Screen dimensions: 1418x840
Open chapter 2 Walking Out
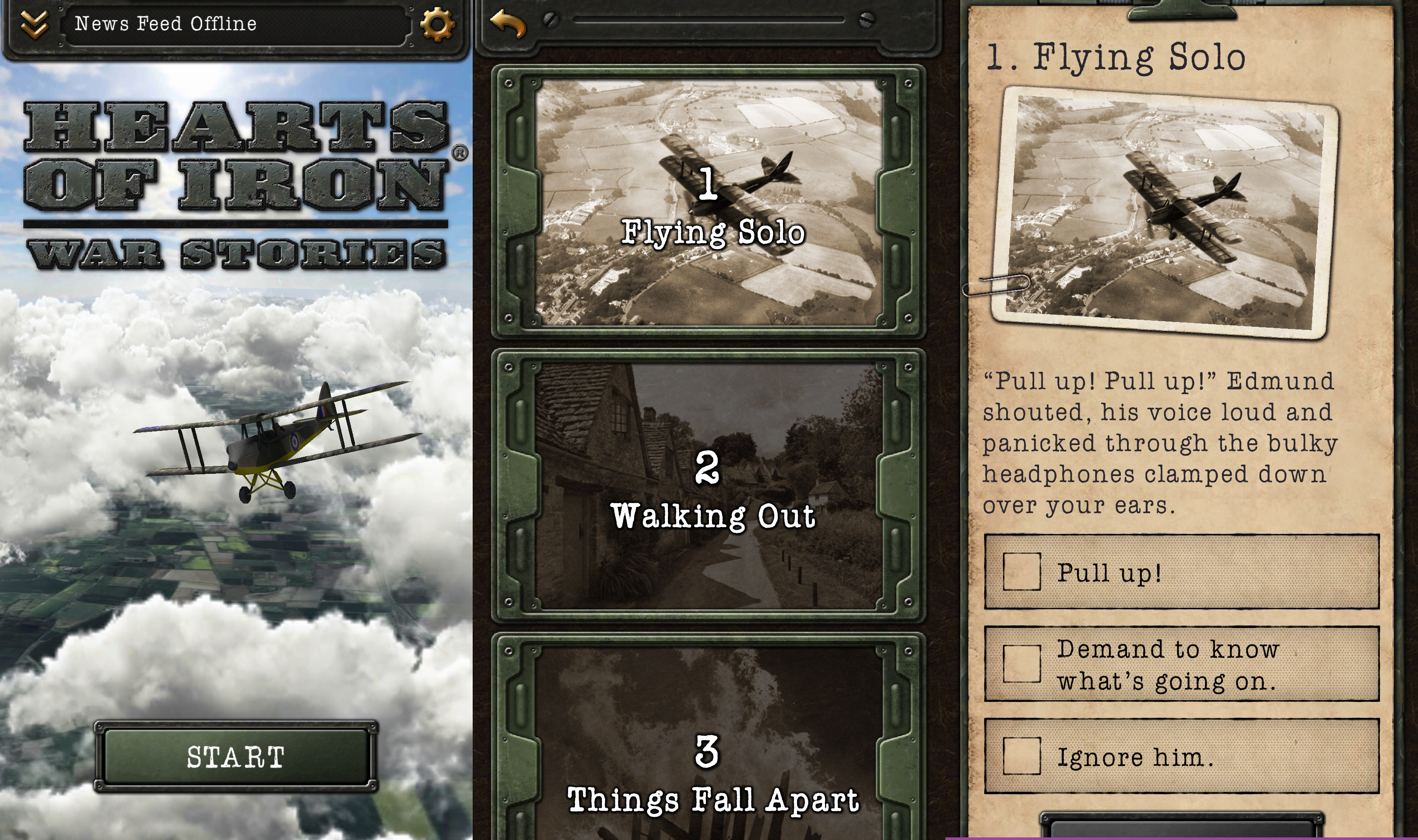point(708,487)
